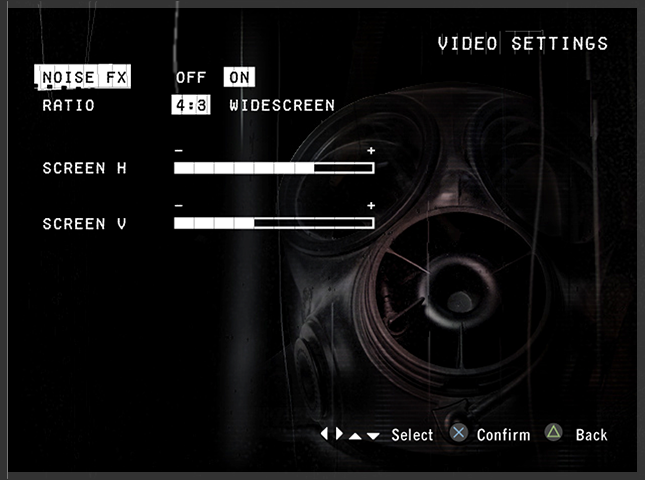Set Noise FX to ON
Image resolution: width=645 pixels, height=480 pixels.
239,77
